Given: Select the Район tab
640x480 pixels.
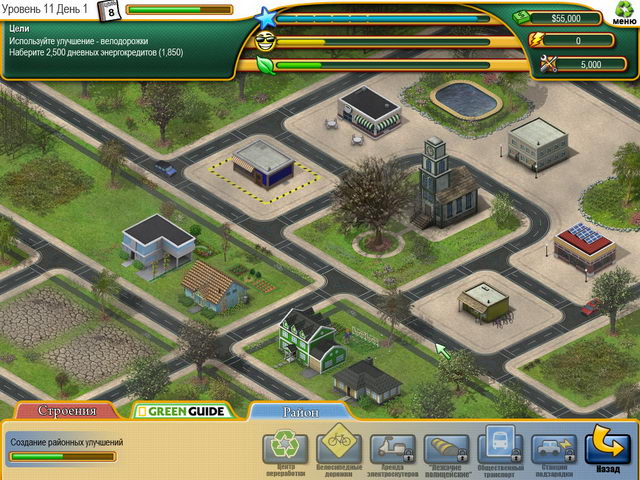Looking at the screenshot, I should click(x=298, y=410).
